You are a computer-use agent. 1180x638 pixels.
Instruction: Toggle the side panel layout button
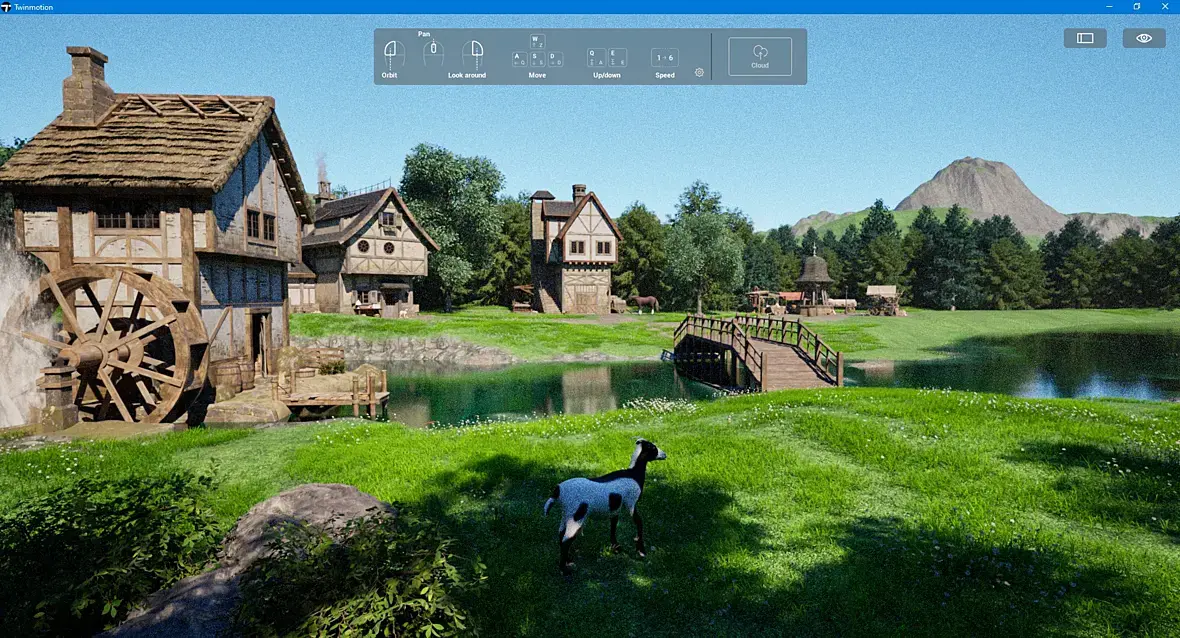[1085, 38]
